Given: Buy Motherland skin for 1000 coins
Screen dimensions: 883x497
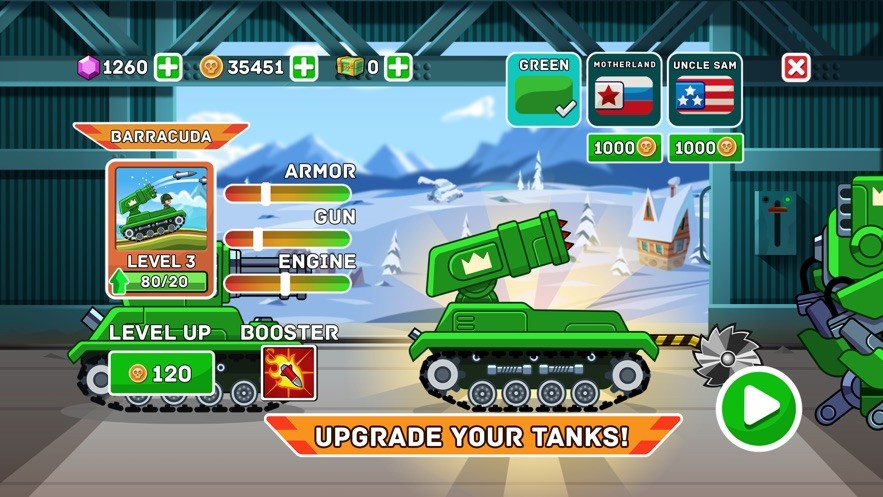Looking at the screenshot, I should coord(624,147).
